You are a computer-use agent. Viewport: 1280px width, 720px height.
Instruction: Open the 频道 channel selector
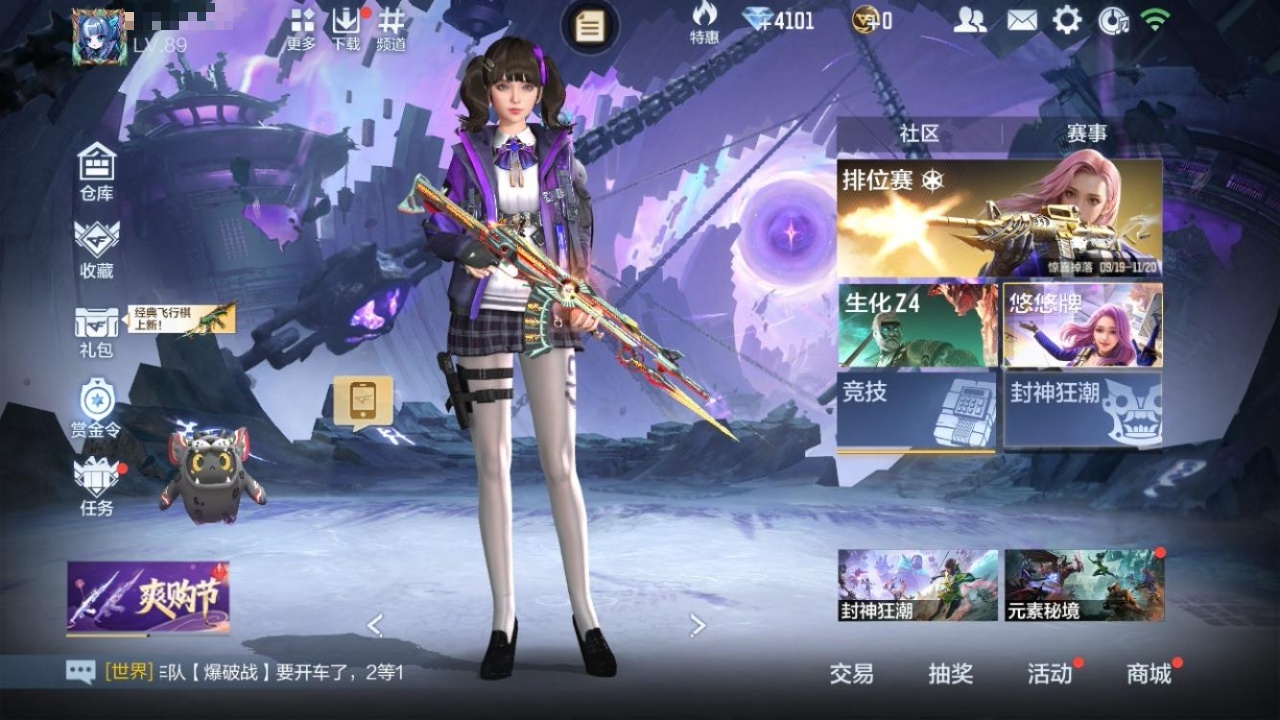[x=391, y=29]
